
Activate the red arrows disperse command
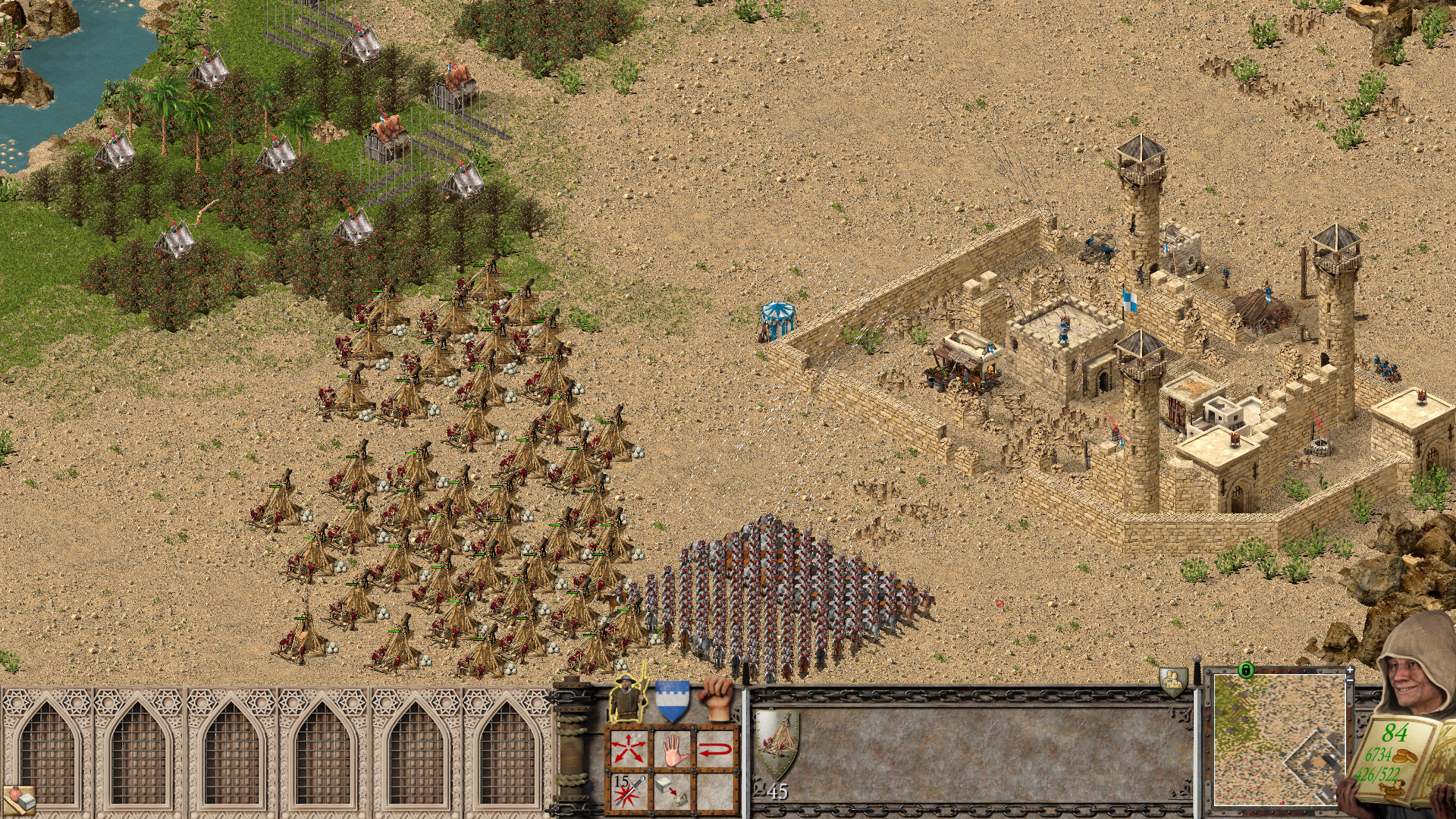(629, 750)
